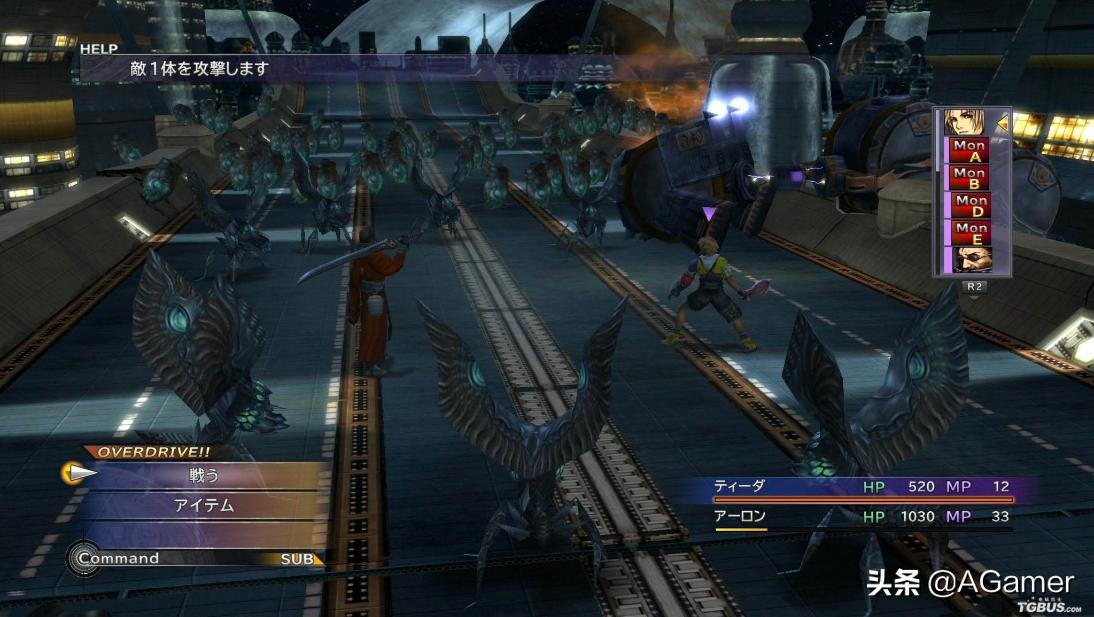
Task: Select Mon E turn order entry
Action: point(970,233)
